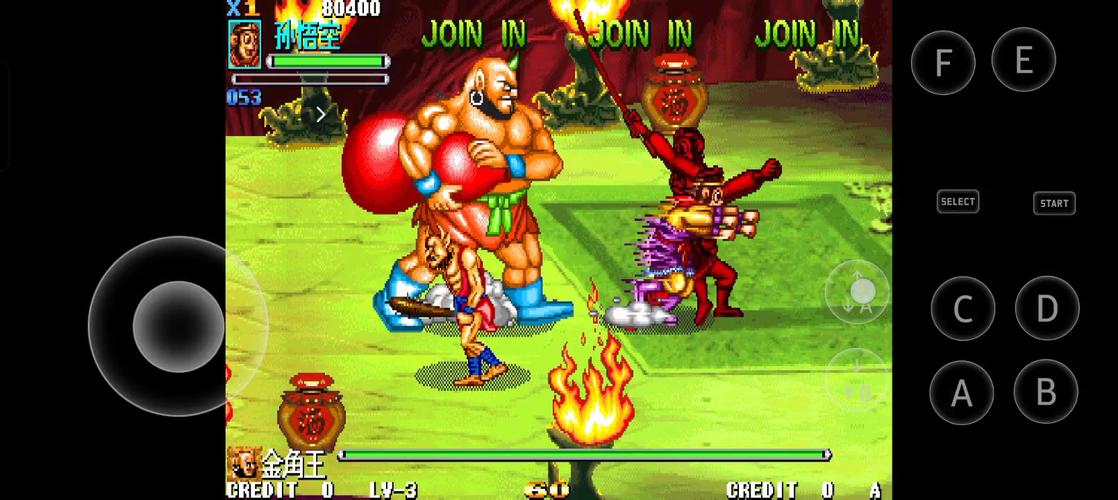This screenshot has height=500, width=1118.
Task: Hit the SELECT button
Action: tap(957, 201)
